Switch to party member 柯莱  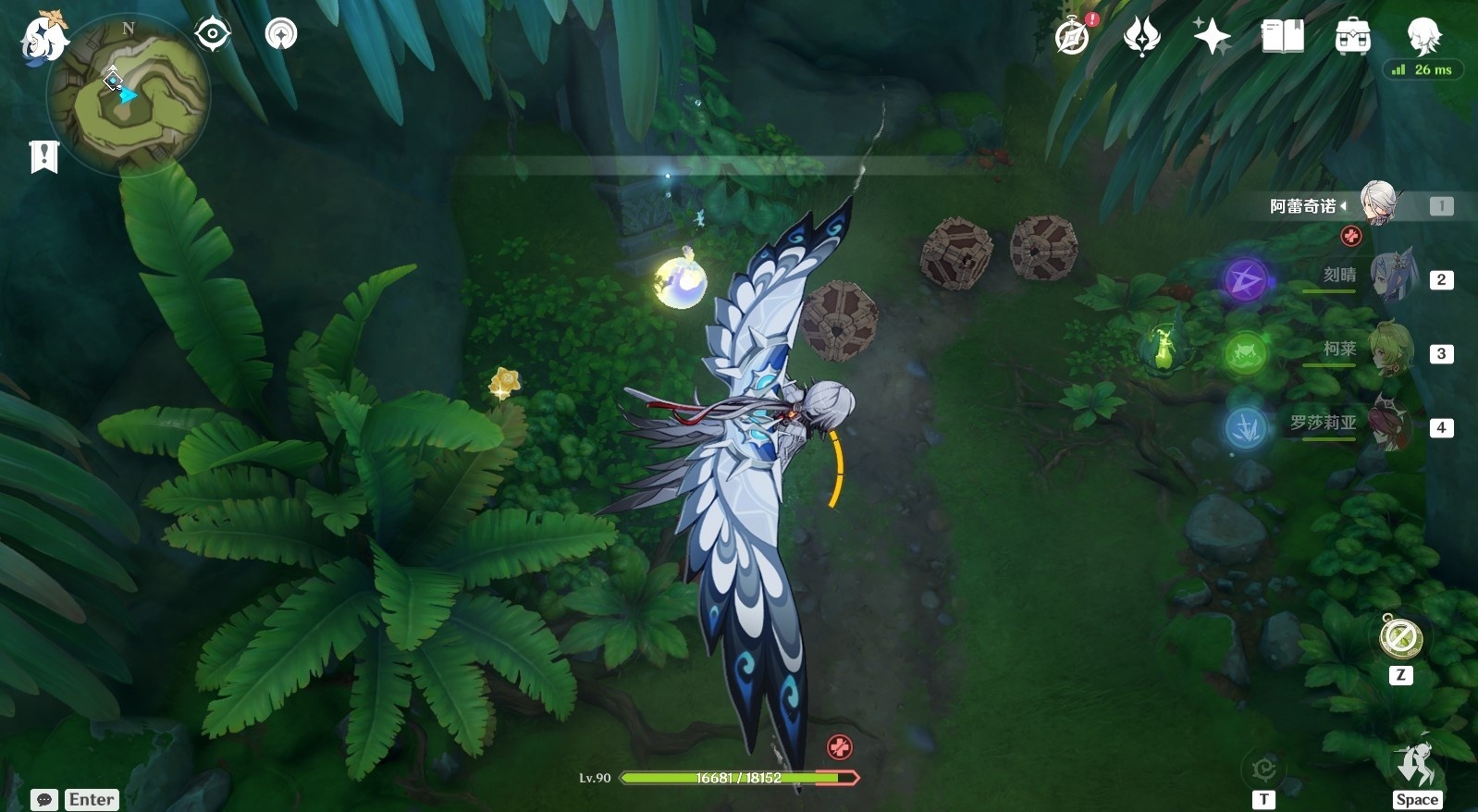(1390, 350)
